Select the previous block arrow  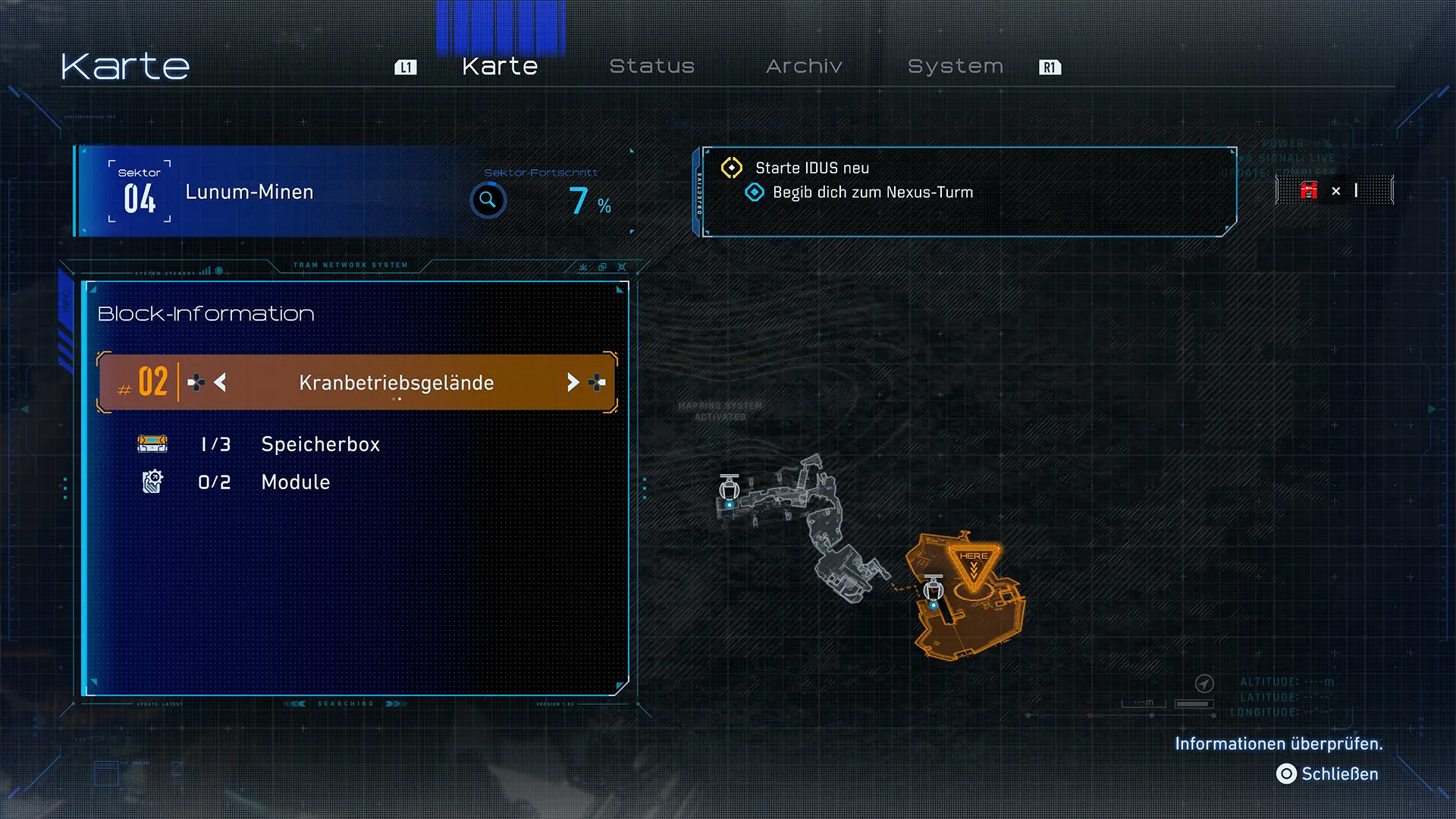[x=220, y=382]
